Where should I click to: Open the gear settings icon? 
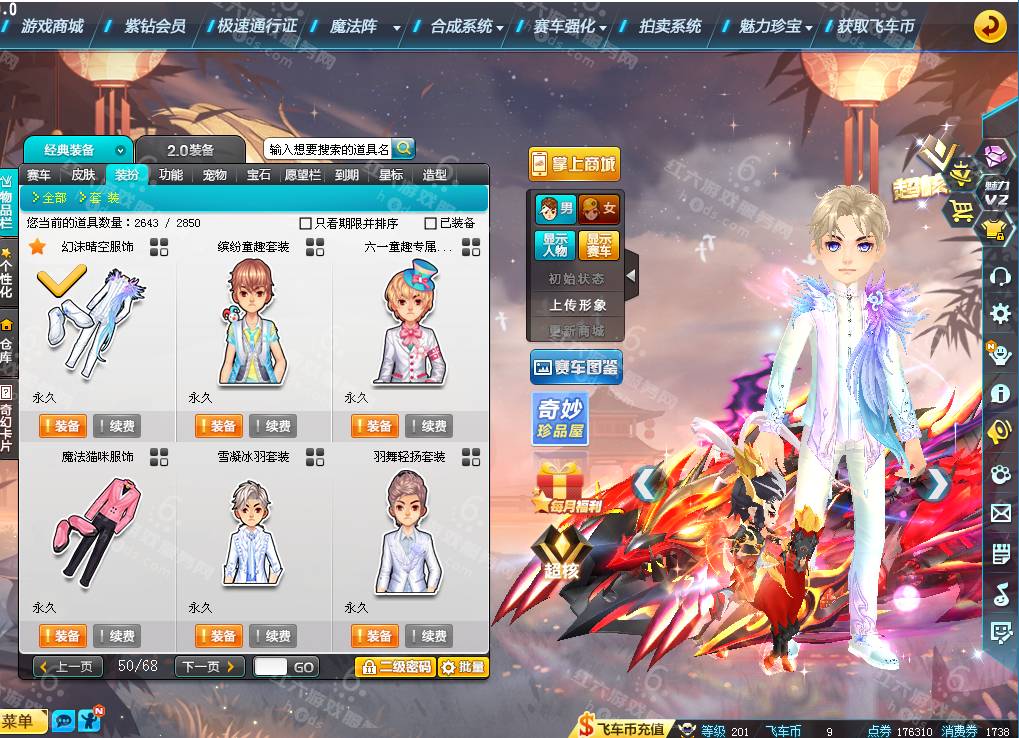click(1000, 314)
